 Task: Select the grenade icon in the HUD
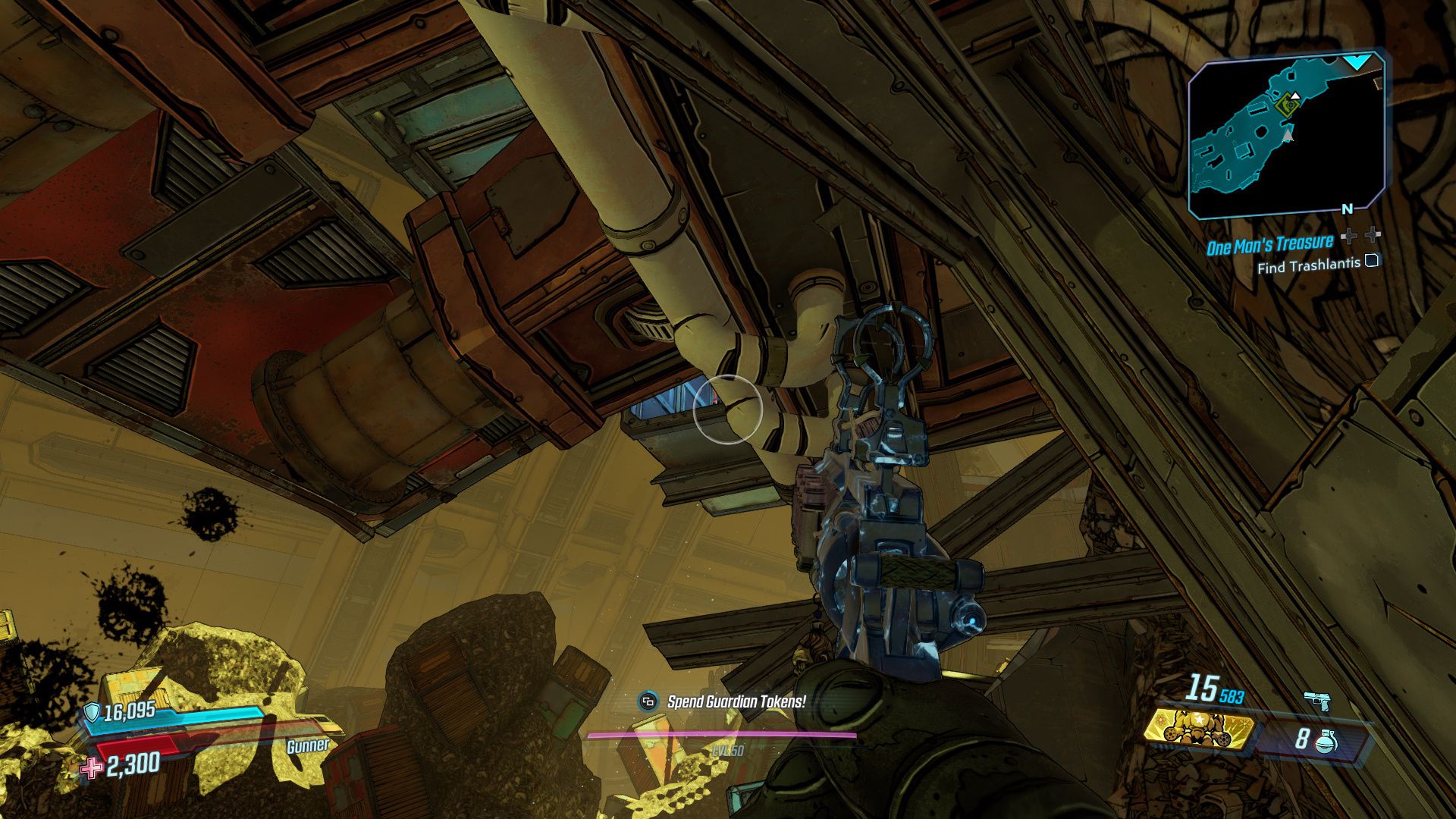click(1326, 742)
